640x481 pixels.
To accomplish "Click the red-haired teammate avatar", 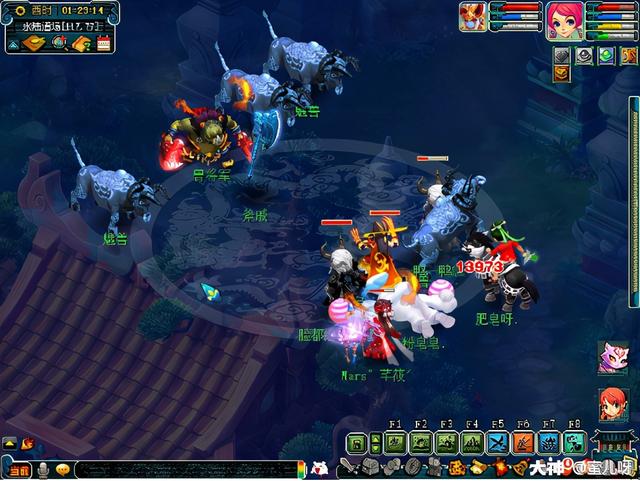I will click(x=612, y=403).
